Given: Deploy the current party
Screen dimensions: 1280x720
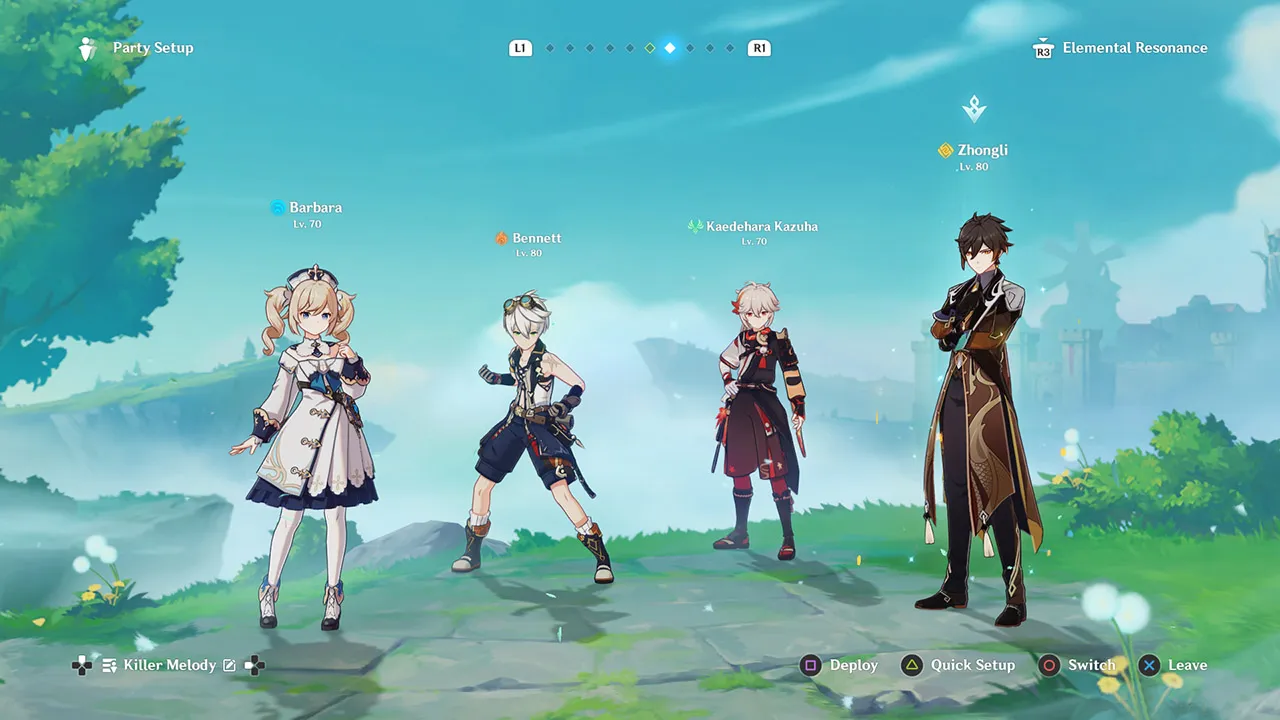Looking at the screenshot, I should point(840,665).
